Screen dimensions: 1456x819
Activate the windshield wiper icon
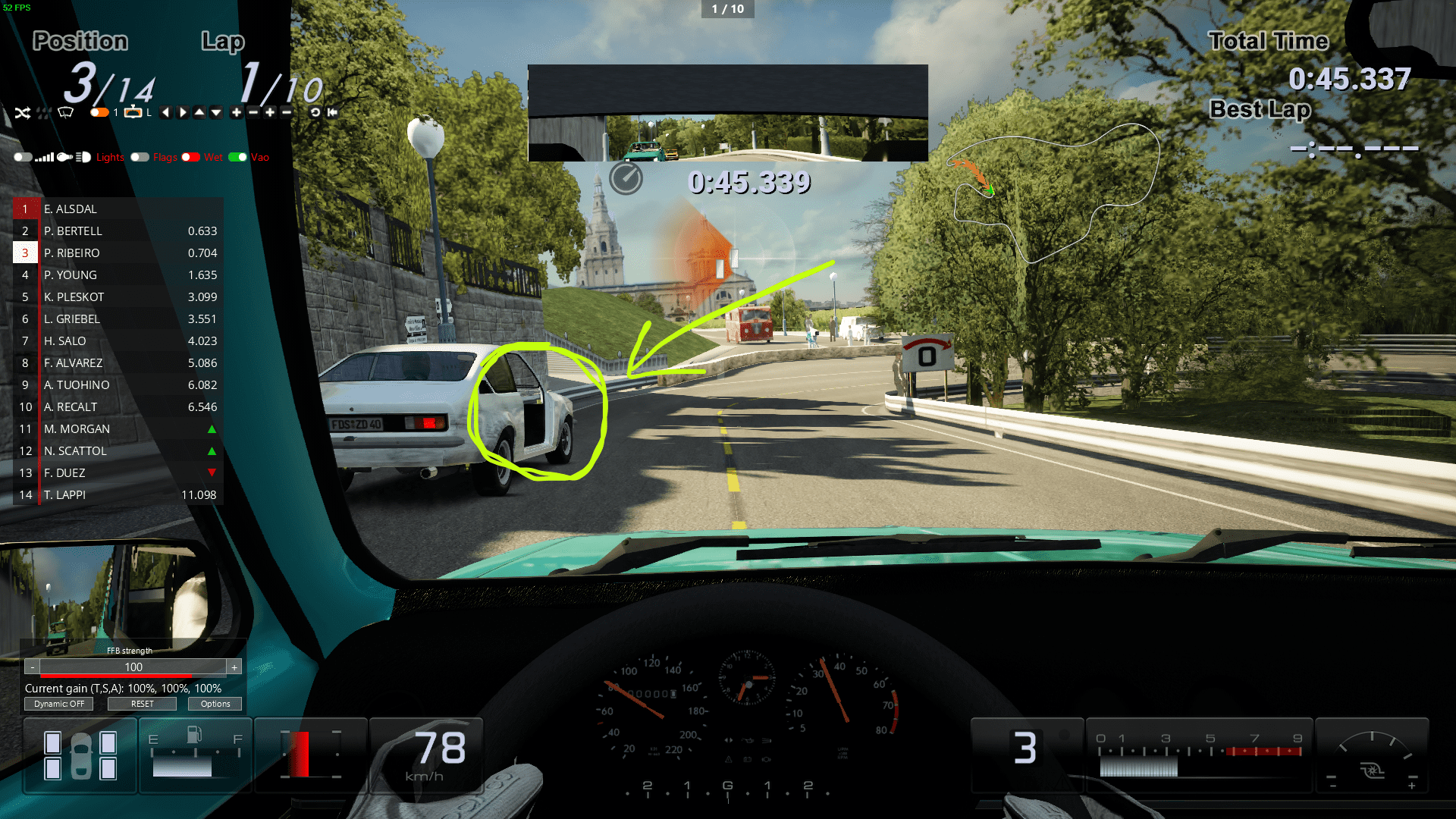tap(66, 113)
